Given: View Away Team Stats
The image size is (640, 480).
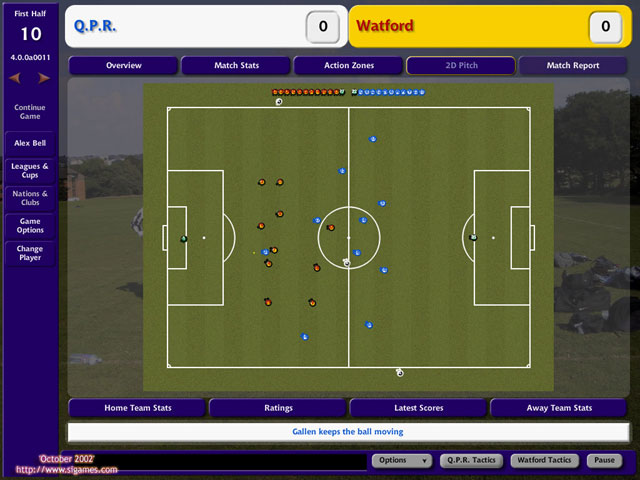Looking at the screenshot, I should pos(560,408).
